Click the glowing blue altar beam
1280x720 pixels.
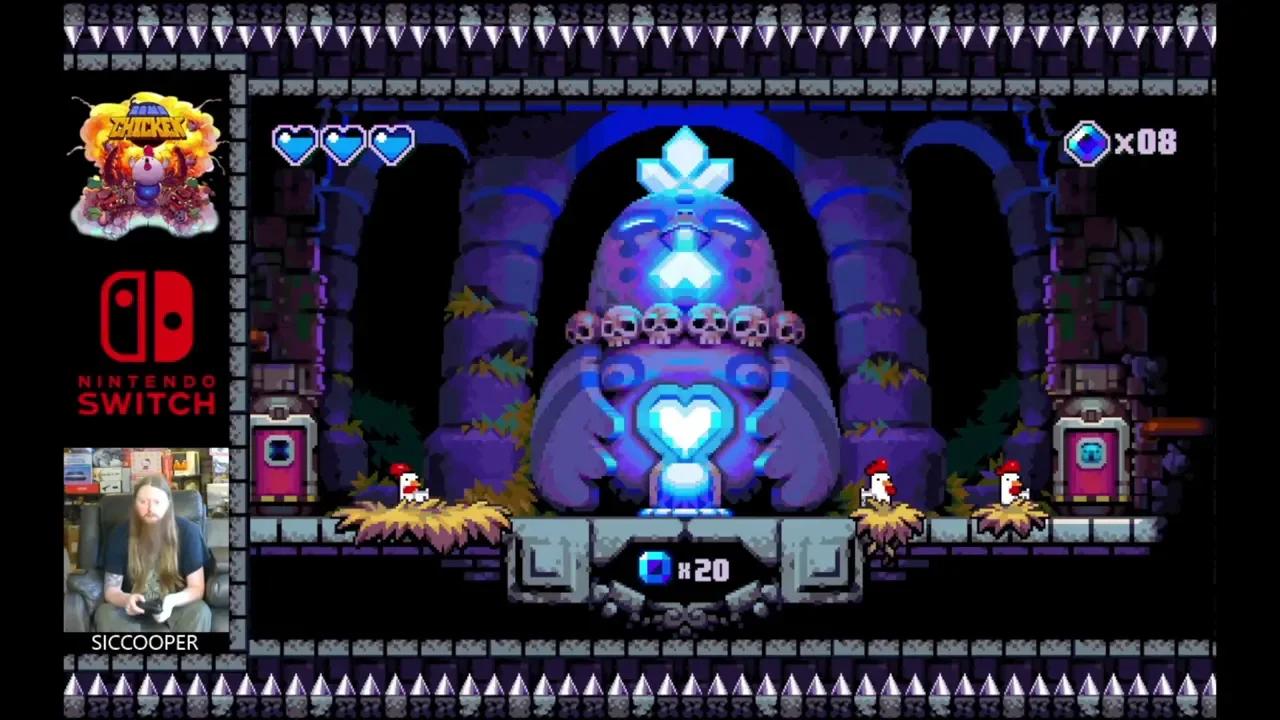click(x=685, y=490)
